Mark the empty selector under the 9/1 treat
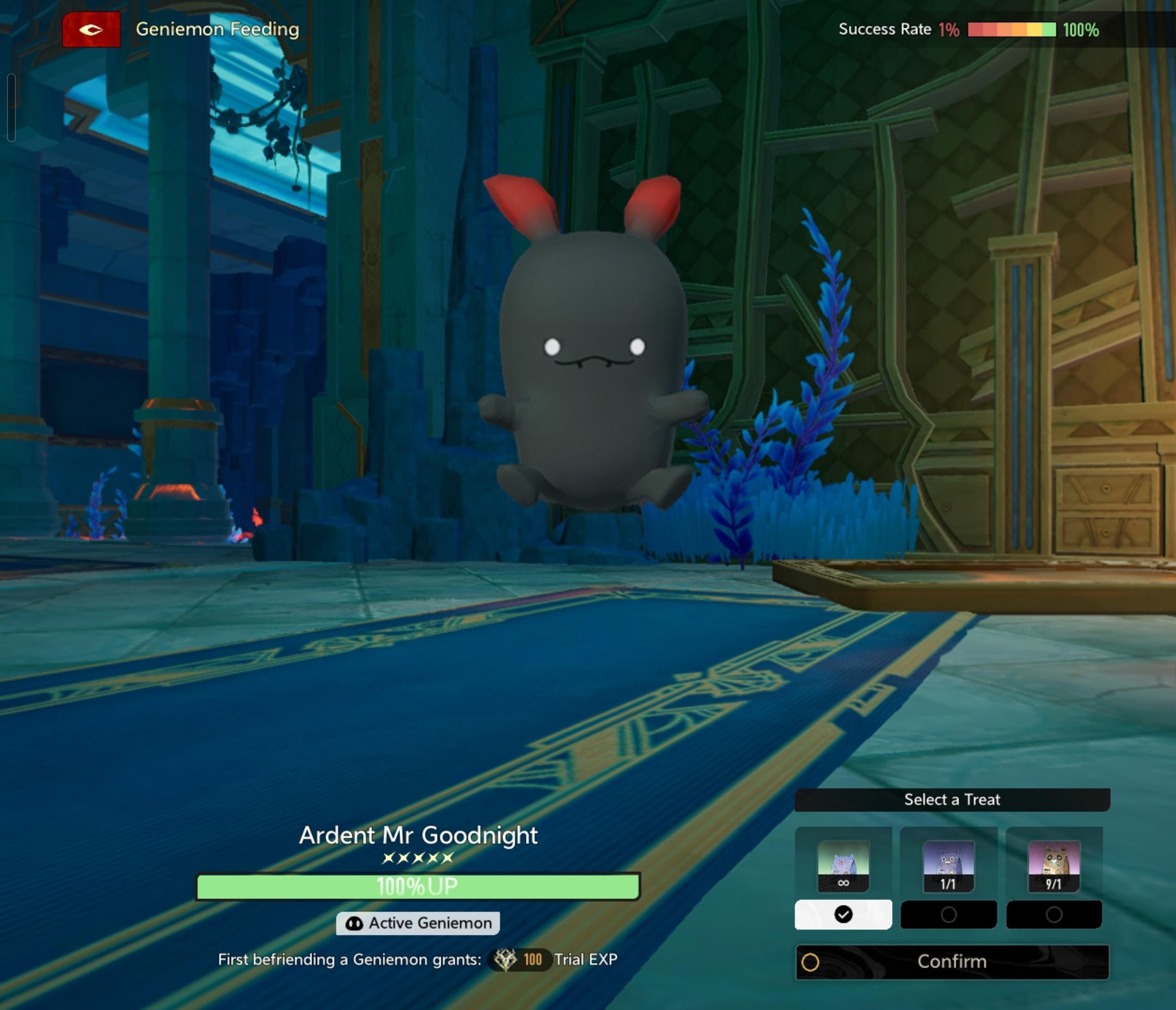This screenshot has width=1176, height=1010. pyautogui.click(x=1054, y=914)
